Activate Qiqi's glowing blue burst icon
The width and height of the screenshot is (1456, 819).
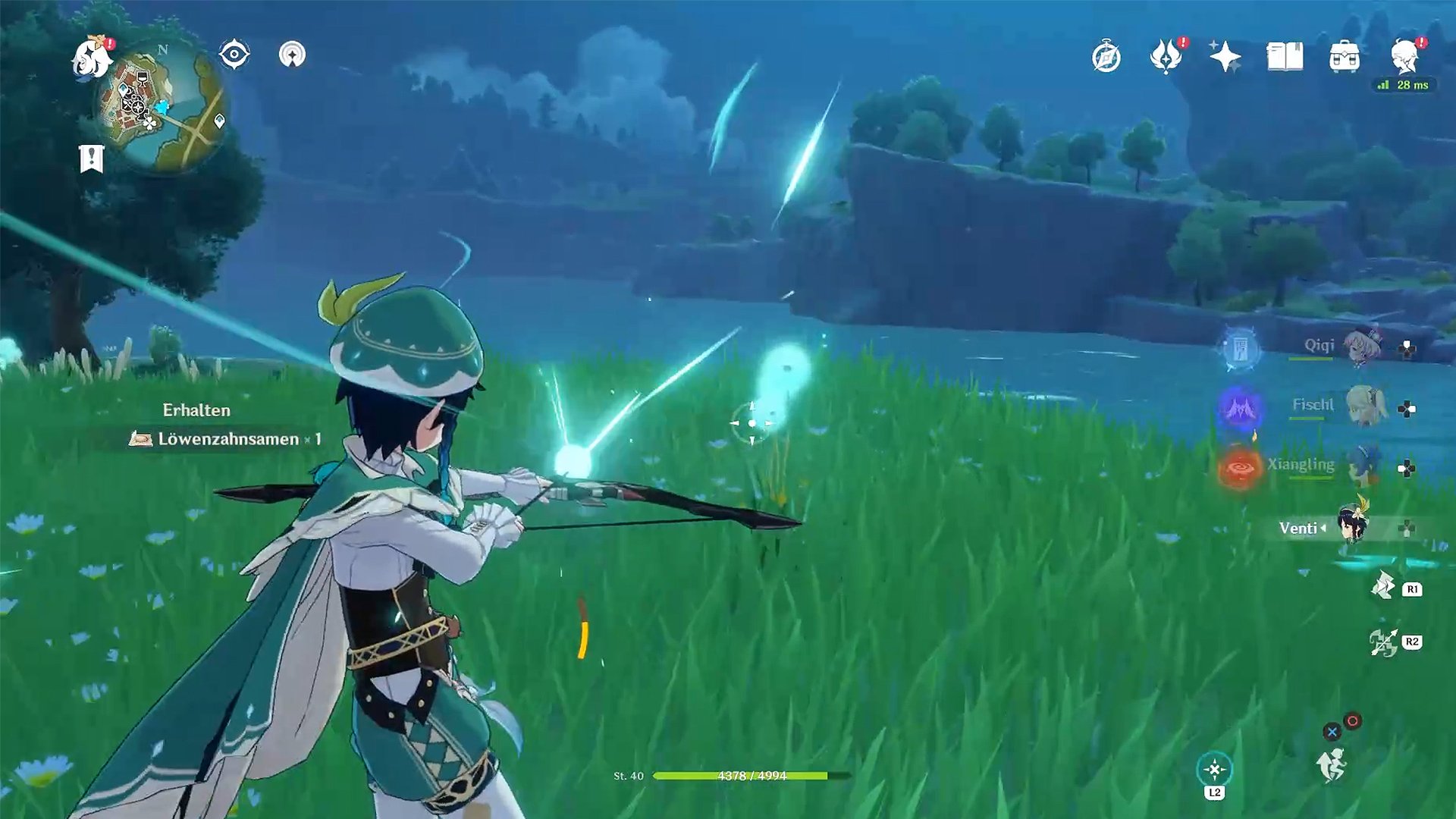point(1239,349)
